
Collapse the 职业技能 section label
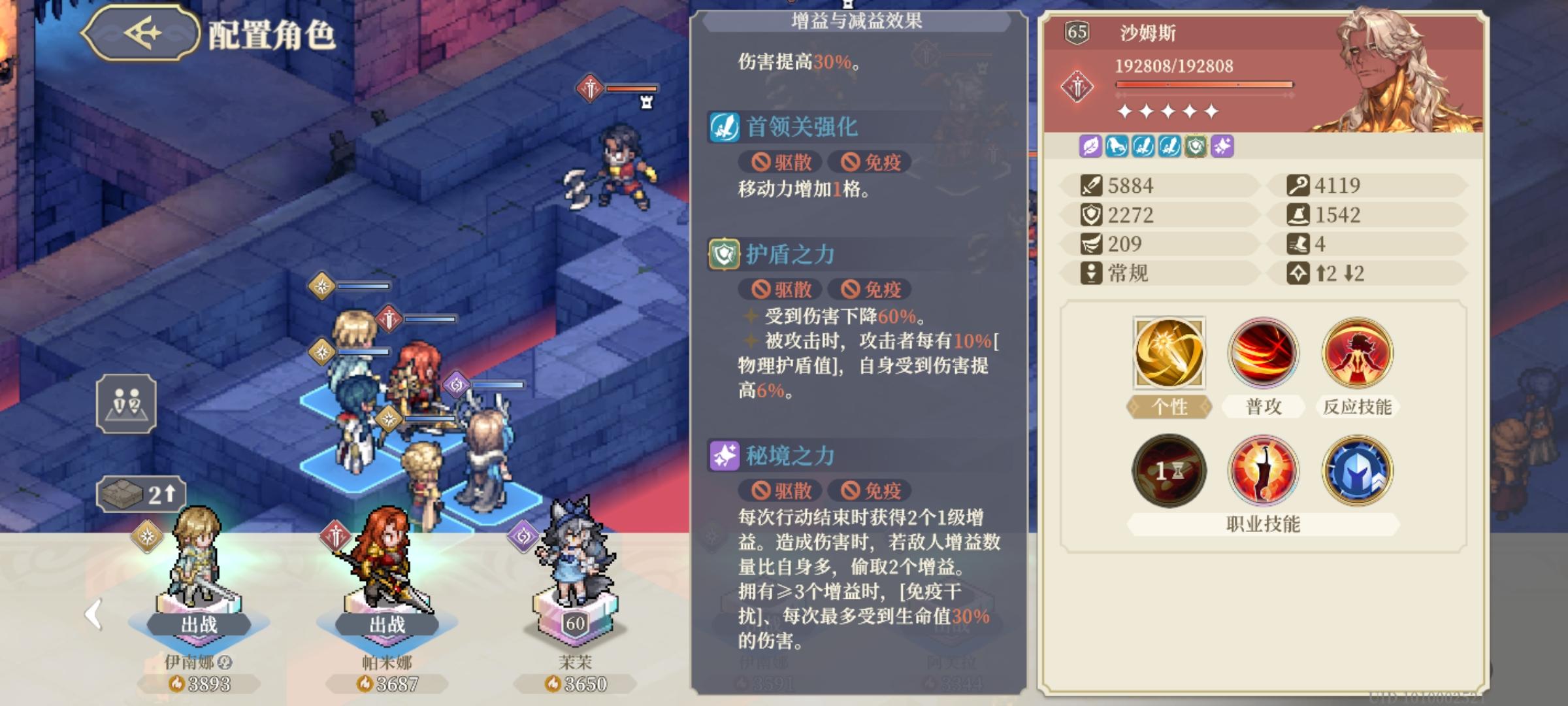coord(1262,524)
